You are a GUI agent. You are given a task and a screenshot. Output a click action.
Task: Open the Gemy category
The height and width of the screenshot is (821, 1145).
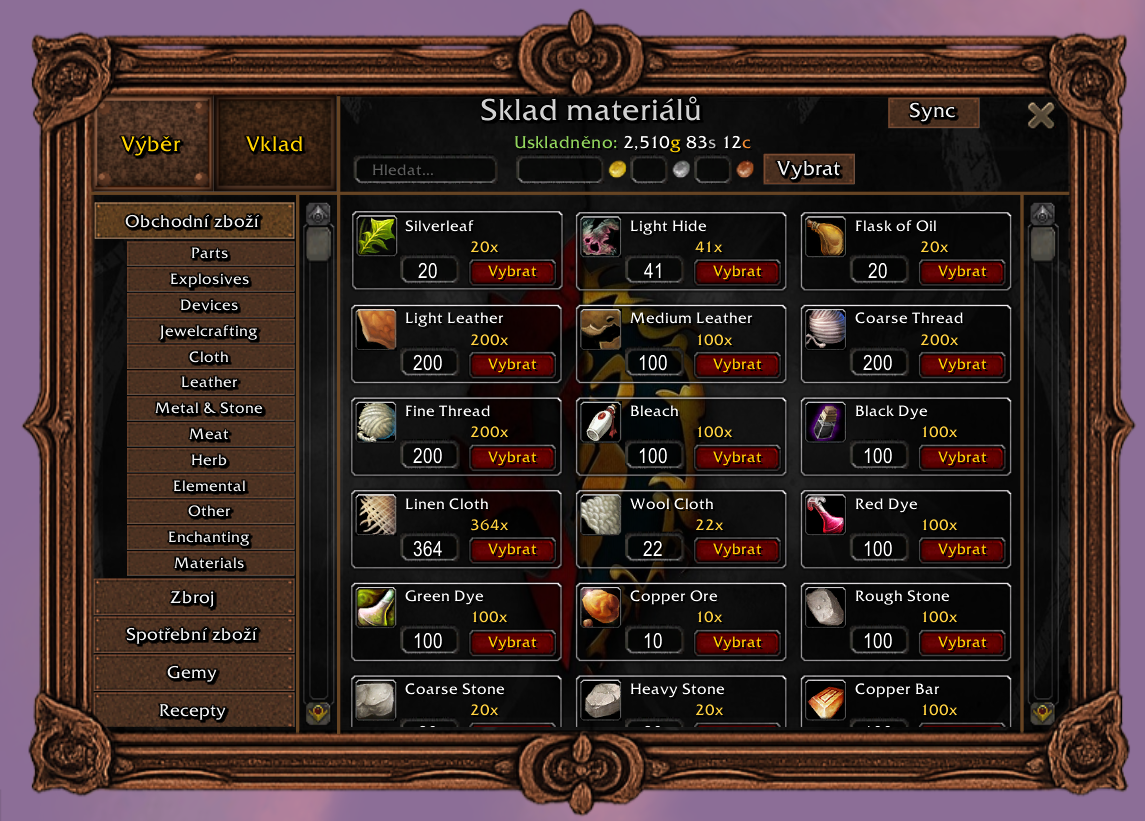(x=193, y=673)
